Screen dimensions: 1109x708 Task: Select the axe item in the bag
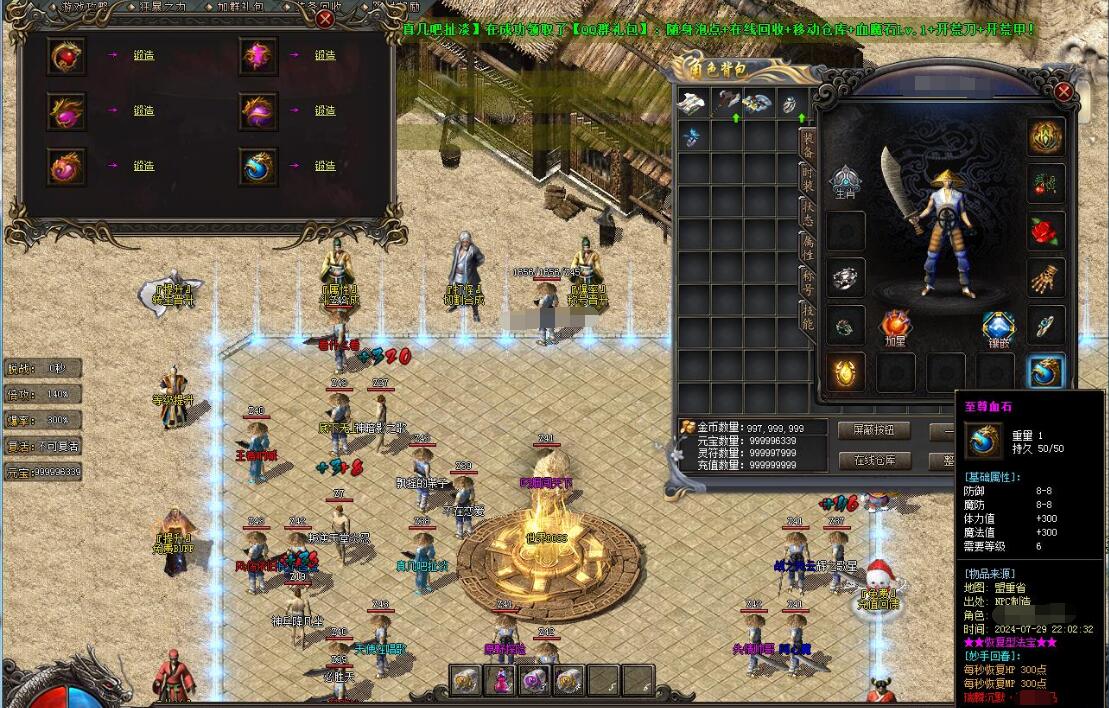click(726, 103)
